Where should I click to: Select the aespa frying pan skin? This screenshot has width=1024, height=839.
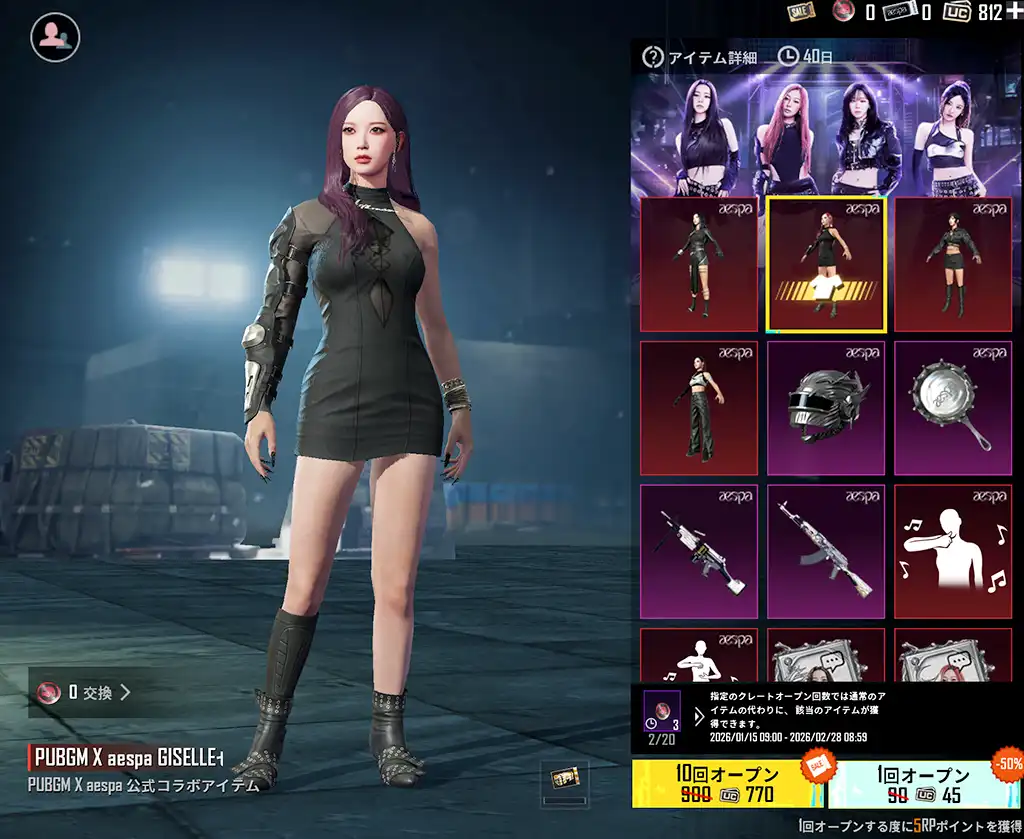tap(953, 408)
